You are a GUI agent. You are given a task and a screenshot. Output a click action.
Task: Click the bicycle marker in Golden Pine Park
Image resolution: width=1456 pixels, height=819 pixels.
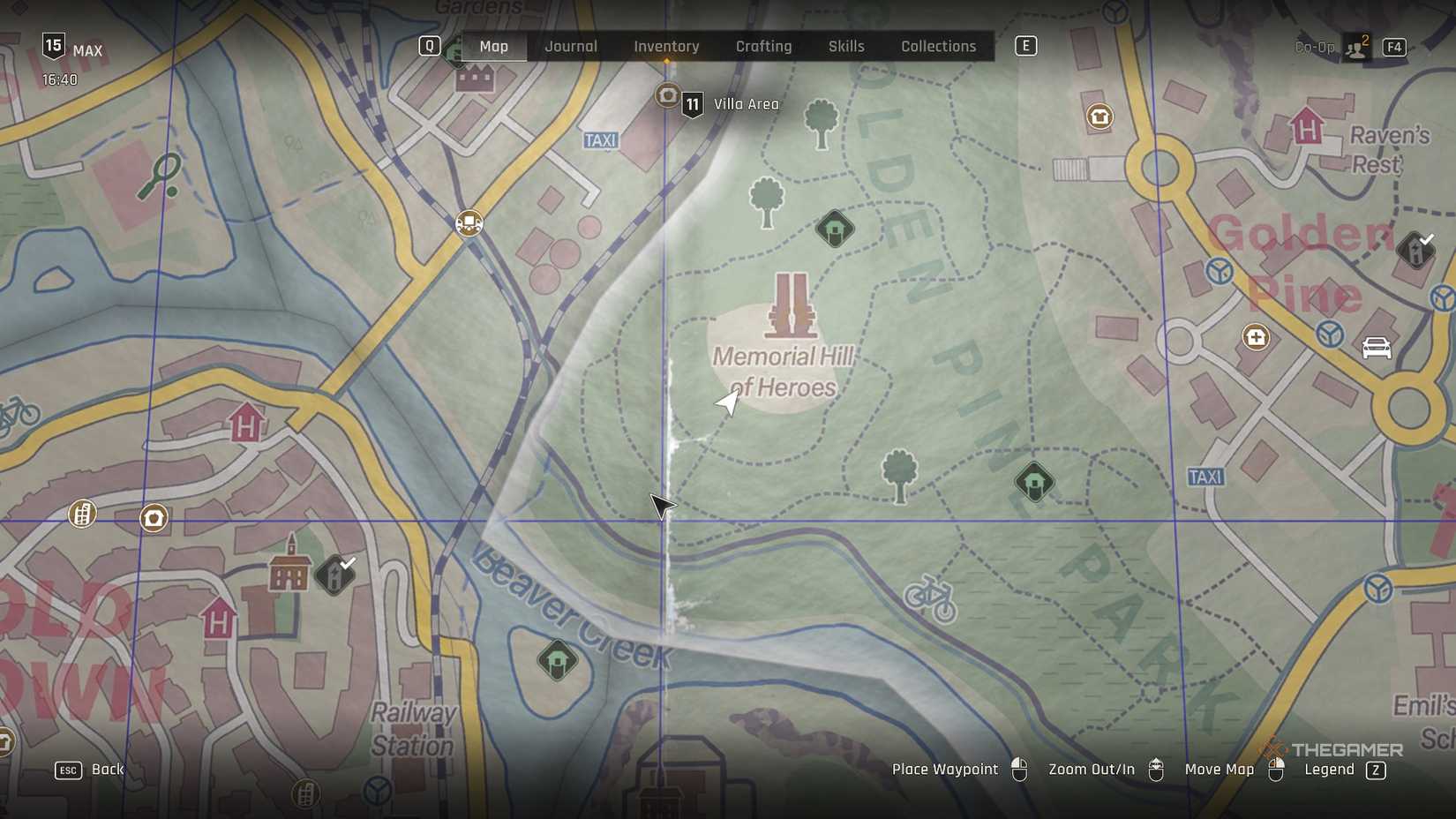click(930, 598)
